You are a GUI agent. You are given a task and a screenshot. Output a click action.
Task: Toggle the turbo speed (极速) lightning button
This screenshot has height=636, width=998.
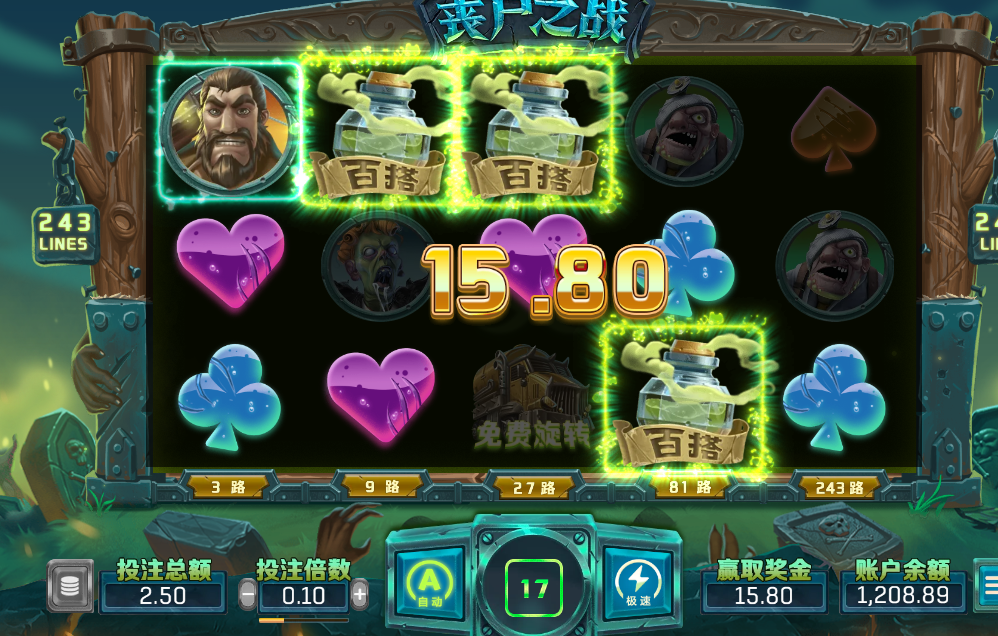coord(638,583)
